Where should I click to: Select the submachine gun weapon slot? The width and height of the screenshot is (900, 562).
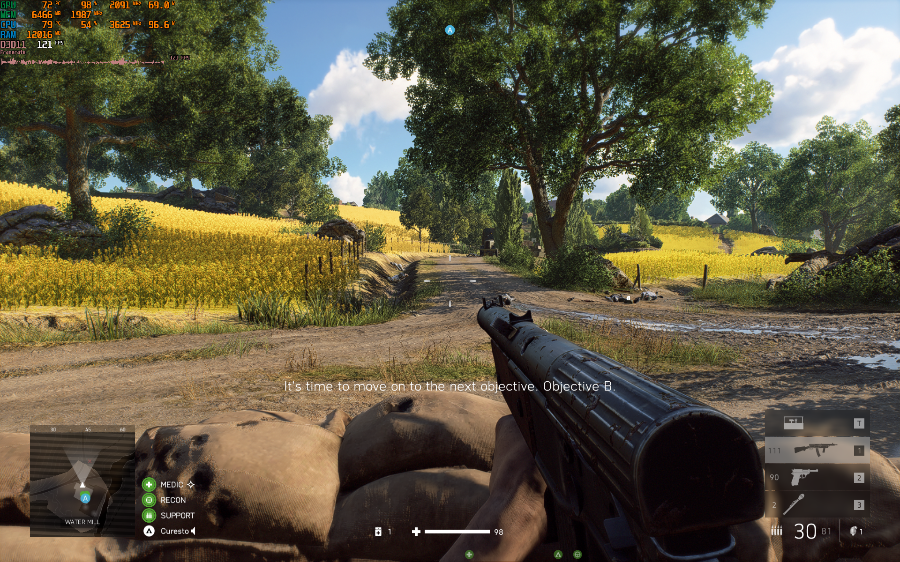click(x=816, y=451)
